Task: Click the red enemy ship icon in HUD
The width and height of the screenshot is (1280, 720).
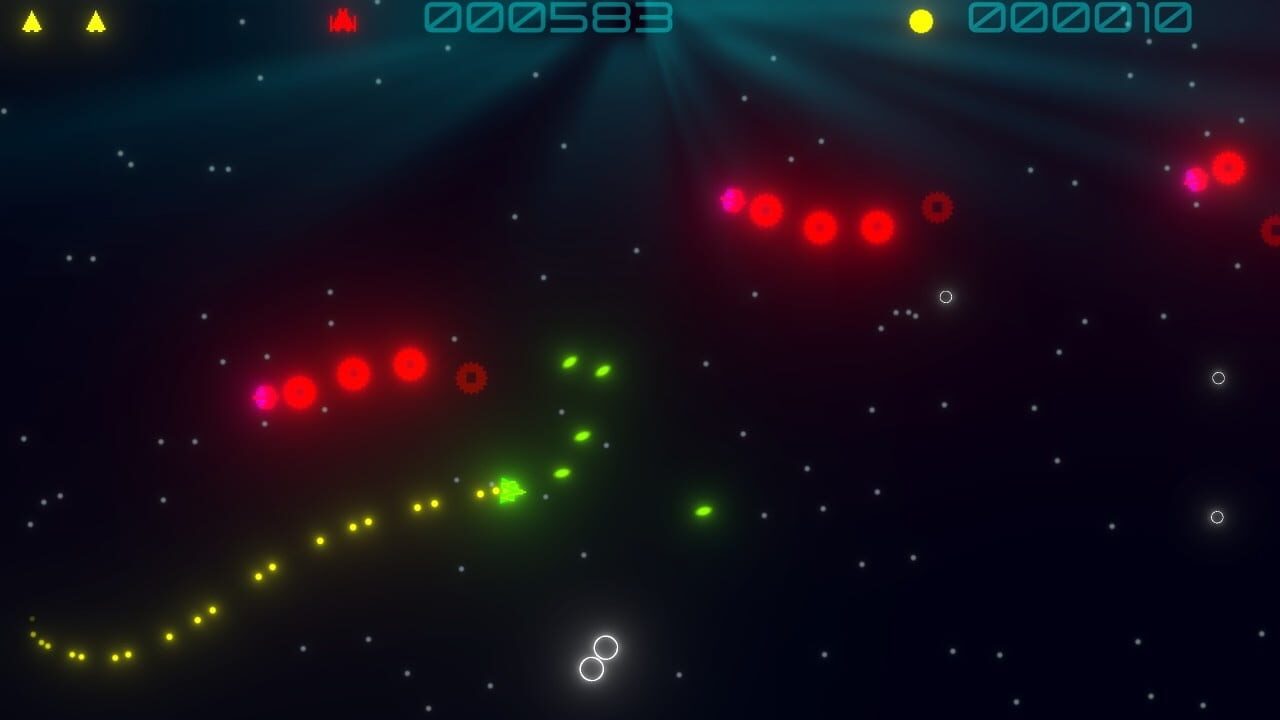Action: [x=341, y=20]
